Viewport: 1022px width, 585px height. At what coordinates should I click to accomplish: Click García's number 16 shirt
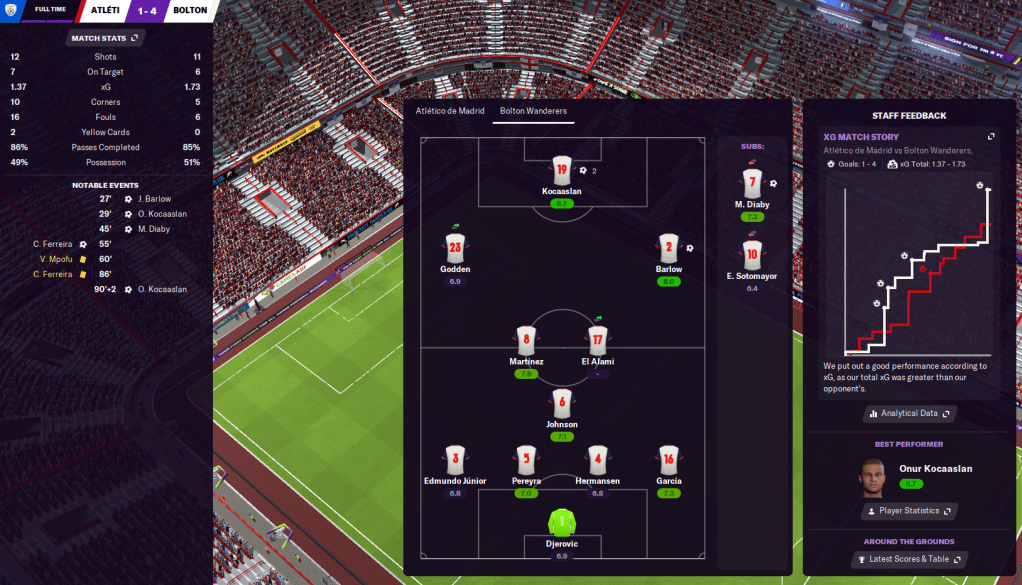[669, 460]
